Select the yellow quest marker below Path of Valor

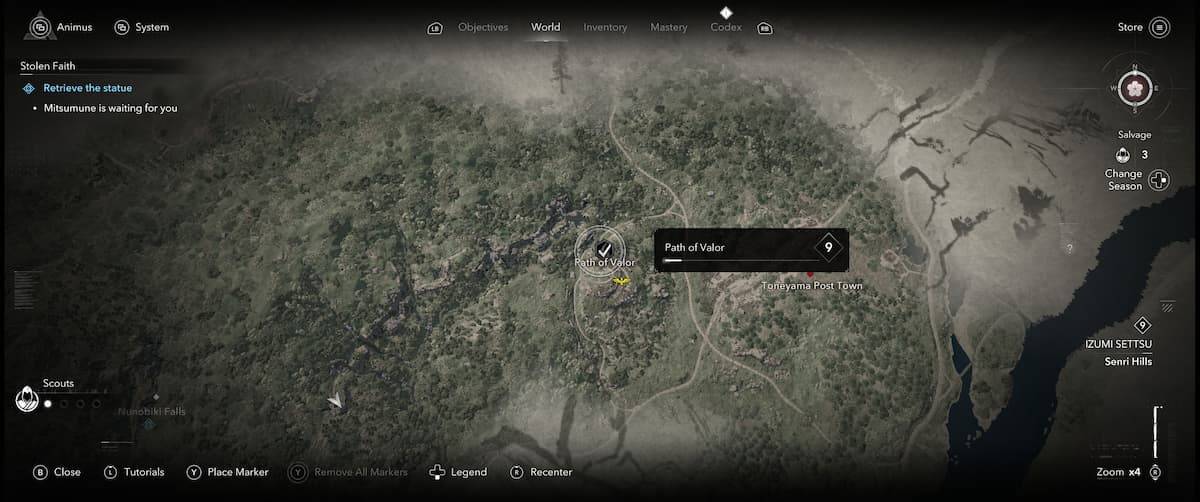622,283
